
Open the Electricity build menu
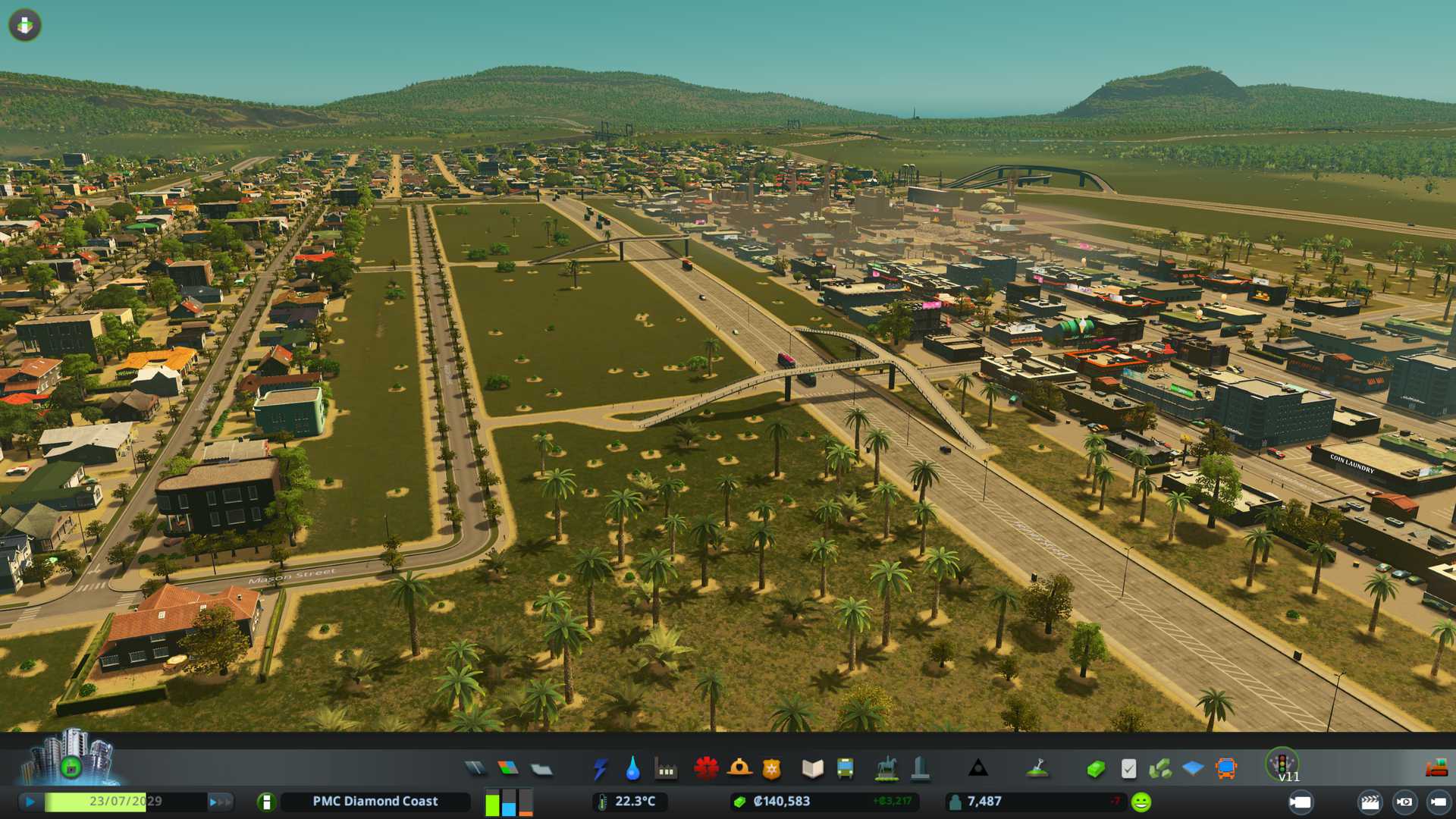[x=600, y=769]
